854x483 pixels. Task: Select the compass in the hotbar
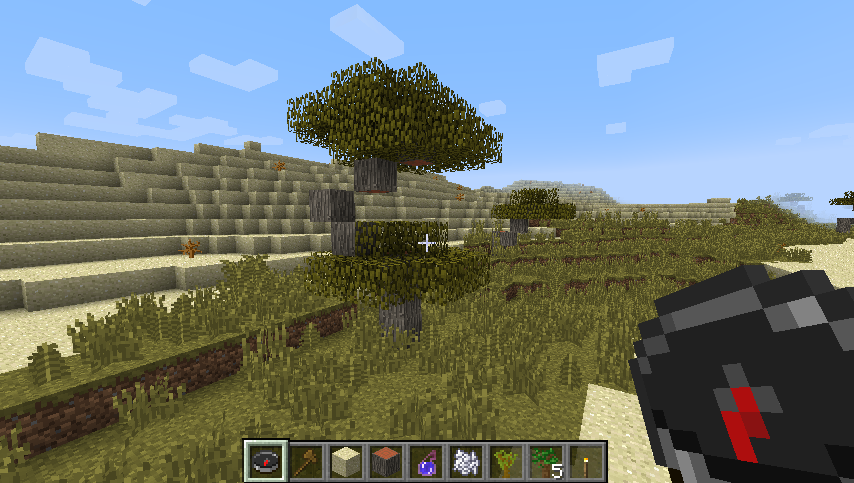point(266,461)
